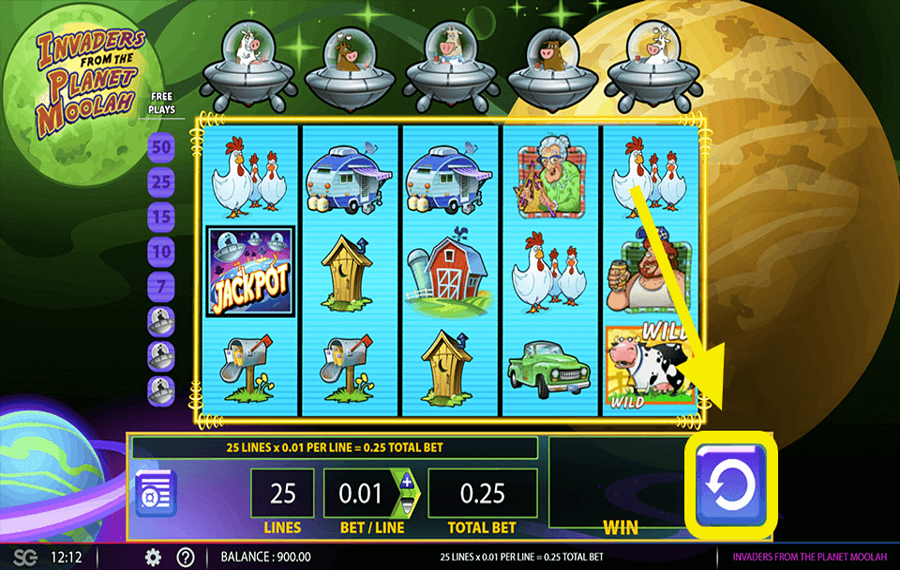The width and height of the screenshot is (900, 570).
Task: Open the paytable menu button
Action: [x=156, y=492]
